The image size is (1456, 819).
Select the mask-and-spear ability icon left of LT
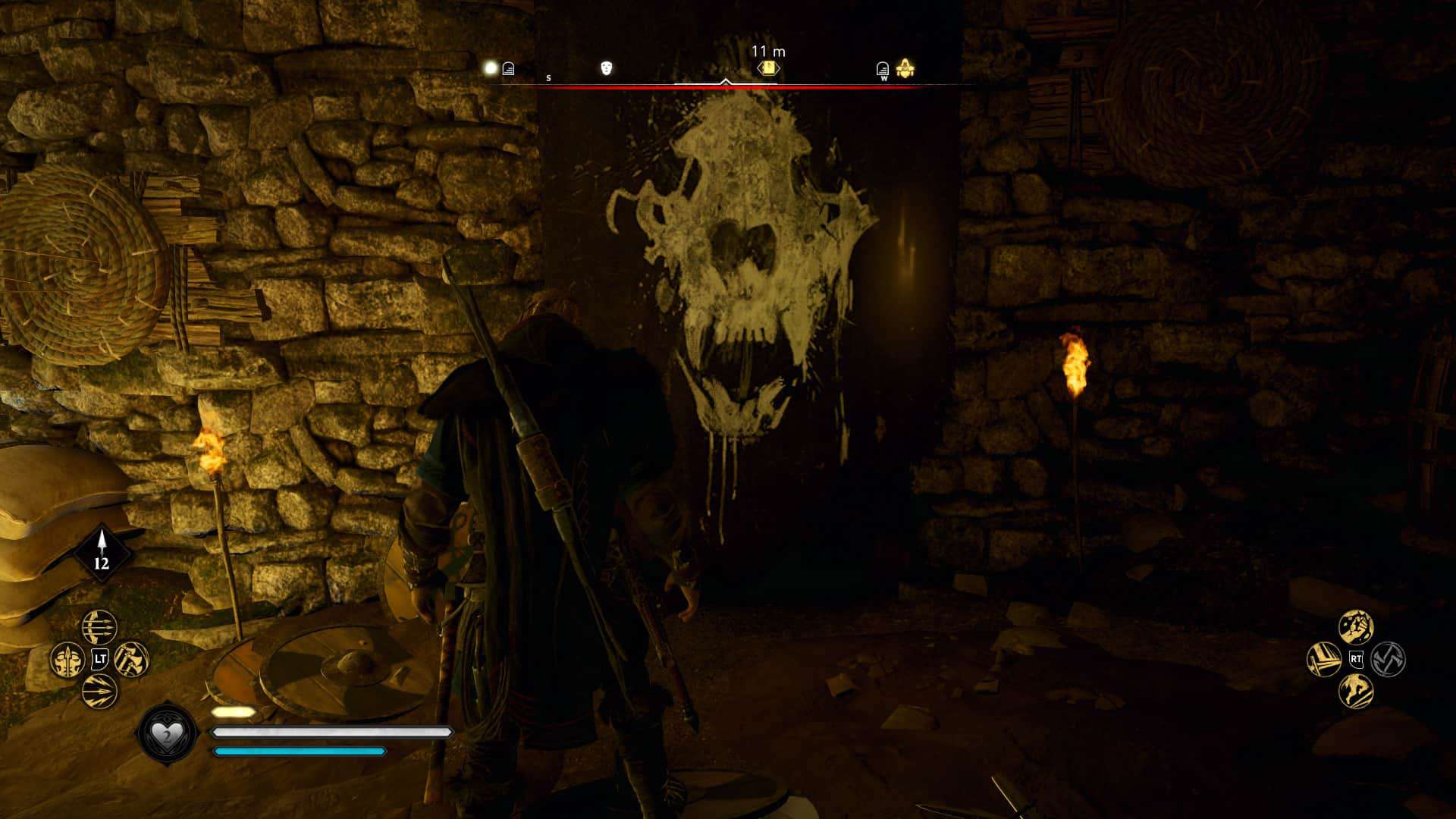coord(67,661)
